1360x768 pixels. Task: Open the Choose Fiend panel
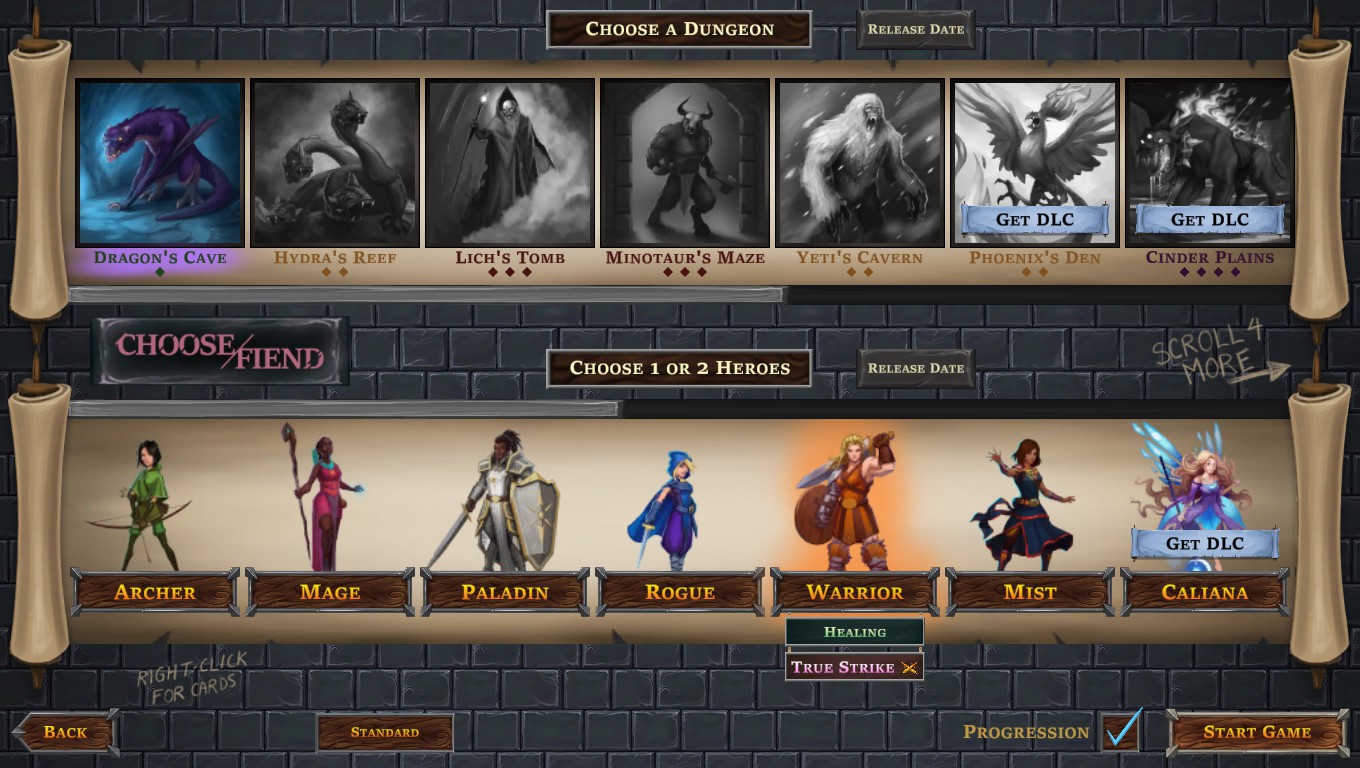point(220,351)
